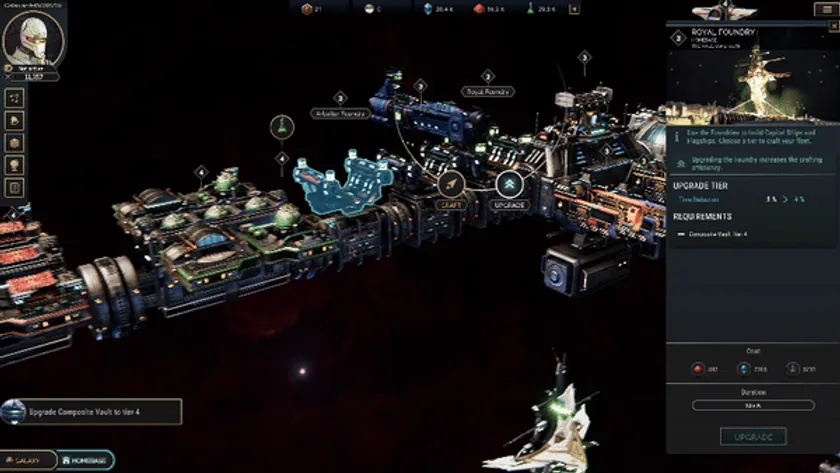Open the Upgrade Composite Vault to tier 4 objective
This screenshot has height=473, width=840.
92,411
